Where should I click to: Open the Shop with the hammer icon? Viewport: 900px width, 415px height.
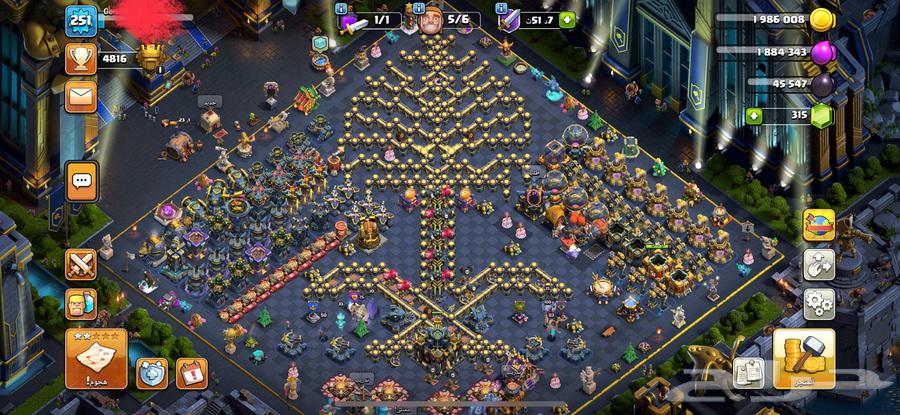point(804,358)
